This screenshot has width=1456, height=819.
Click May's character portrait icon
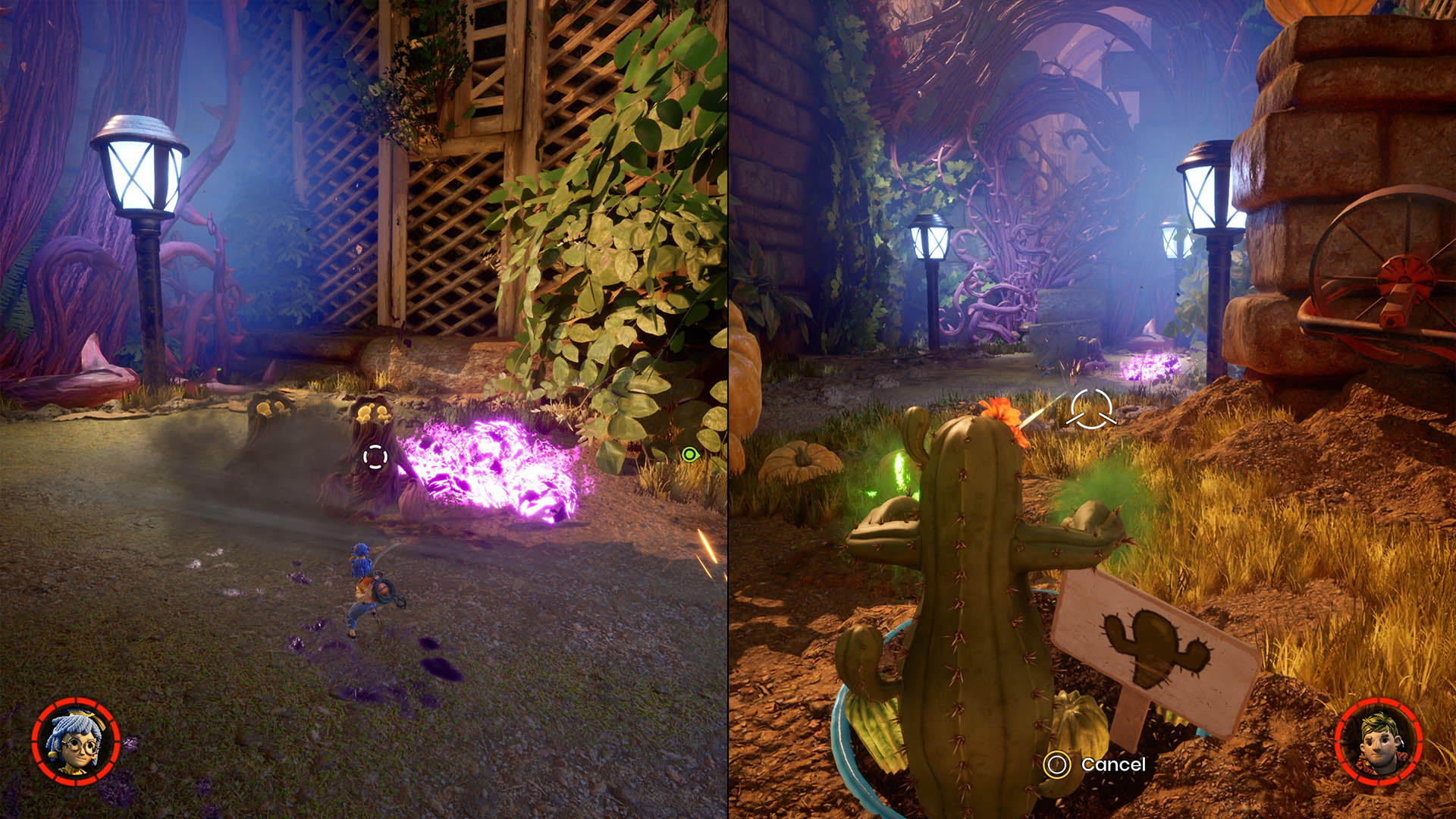click(x=76, y=742)
